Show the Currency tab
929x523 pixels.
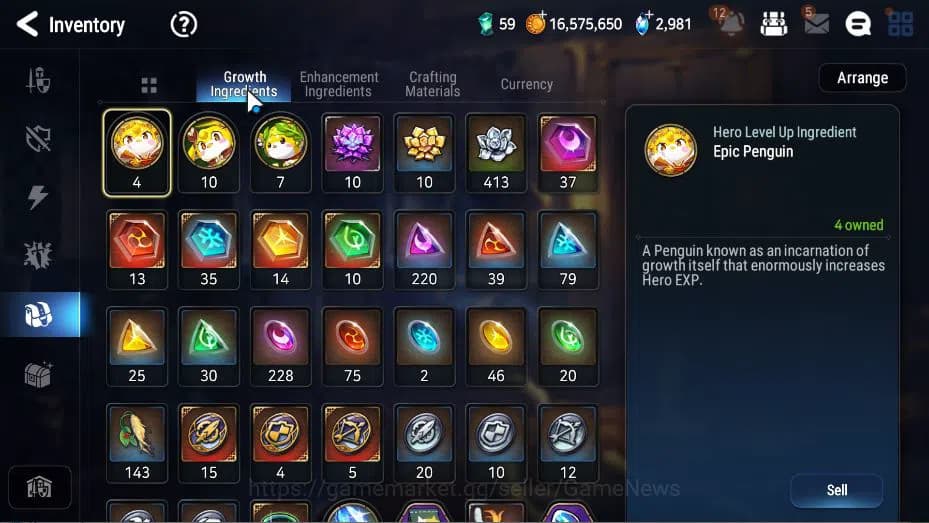(526, 85)
